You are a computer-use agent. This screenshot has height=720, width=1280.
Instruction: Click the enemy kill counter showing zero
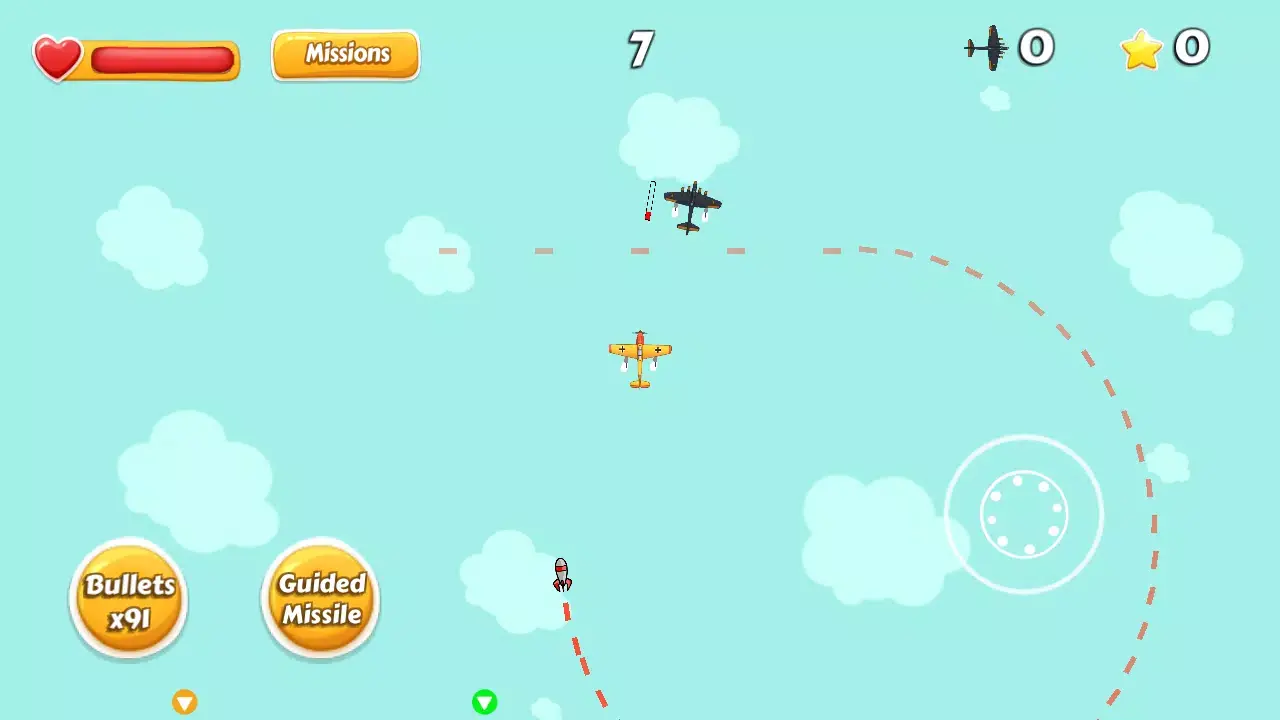point(1037,46)
